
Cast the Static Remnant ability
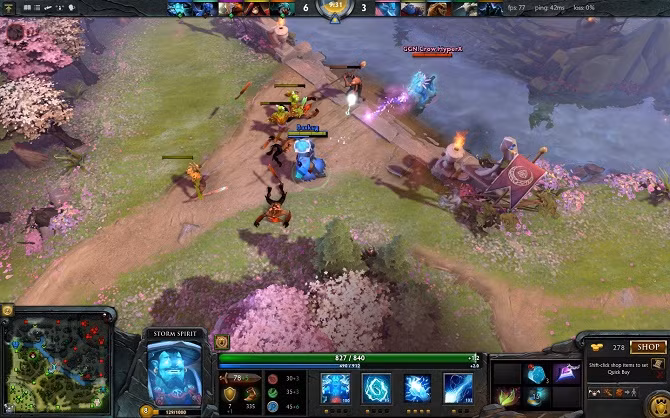335,387
